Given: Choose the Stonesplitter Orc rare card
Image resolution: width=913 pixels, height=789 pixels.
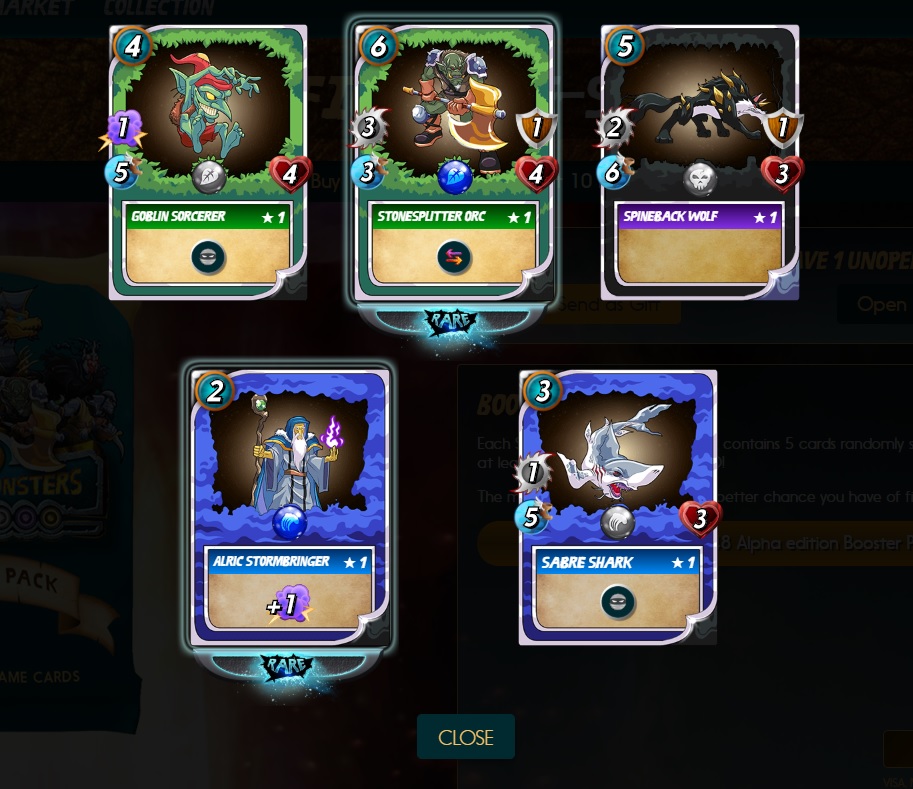Looking at the screenshot, I should click(453, 162).
